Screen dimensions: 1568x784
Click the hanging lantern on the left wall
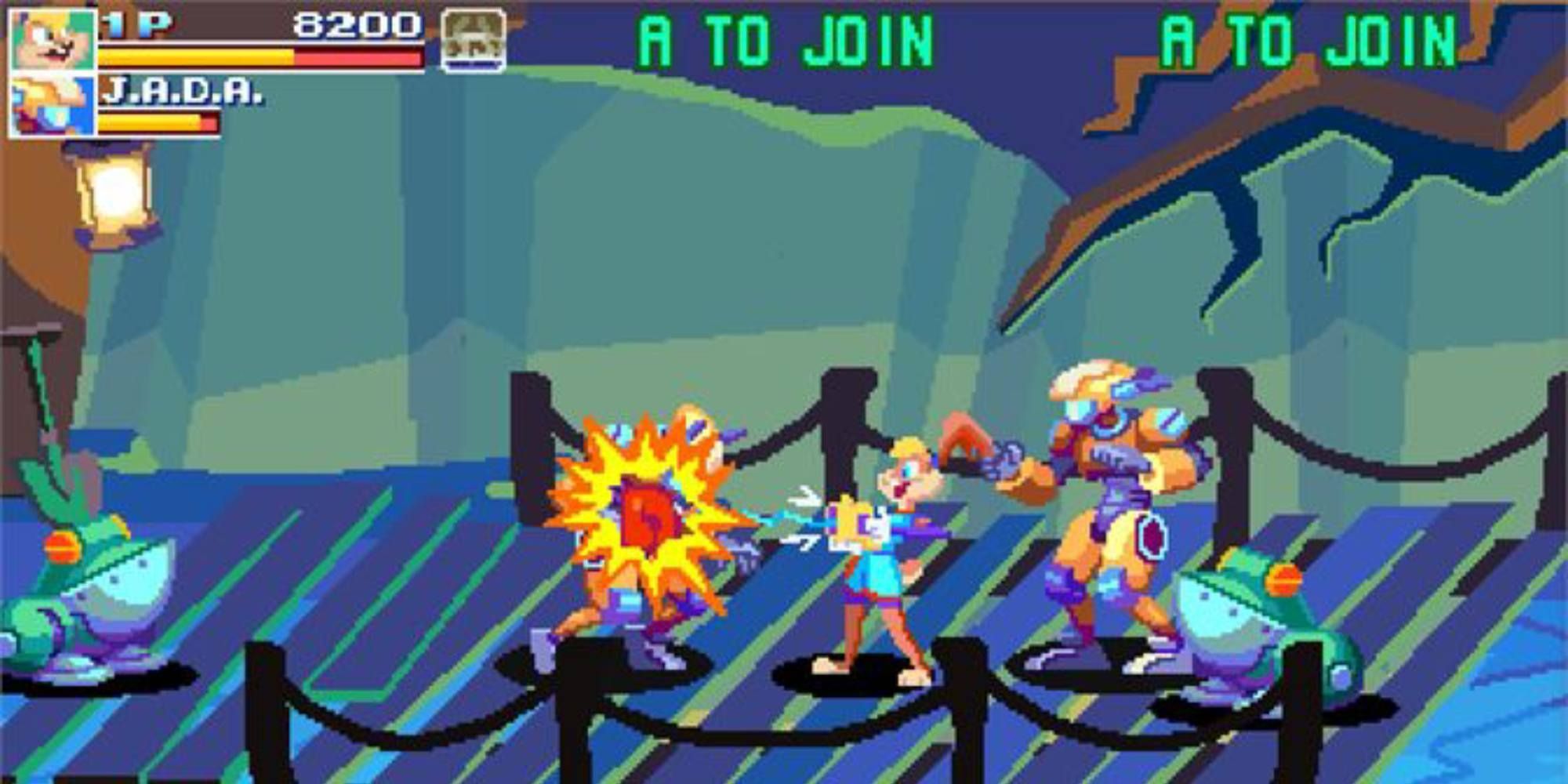(x=112, y=192)
